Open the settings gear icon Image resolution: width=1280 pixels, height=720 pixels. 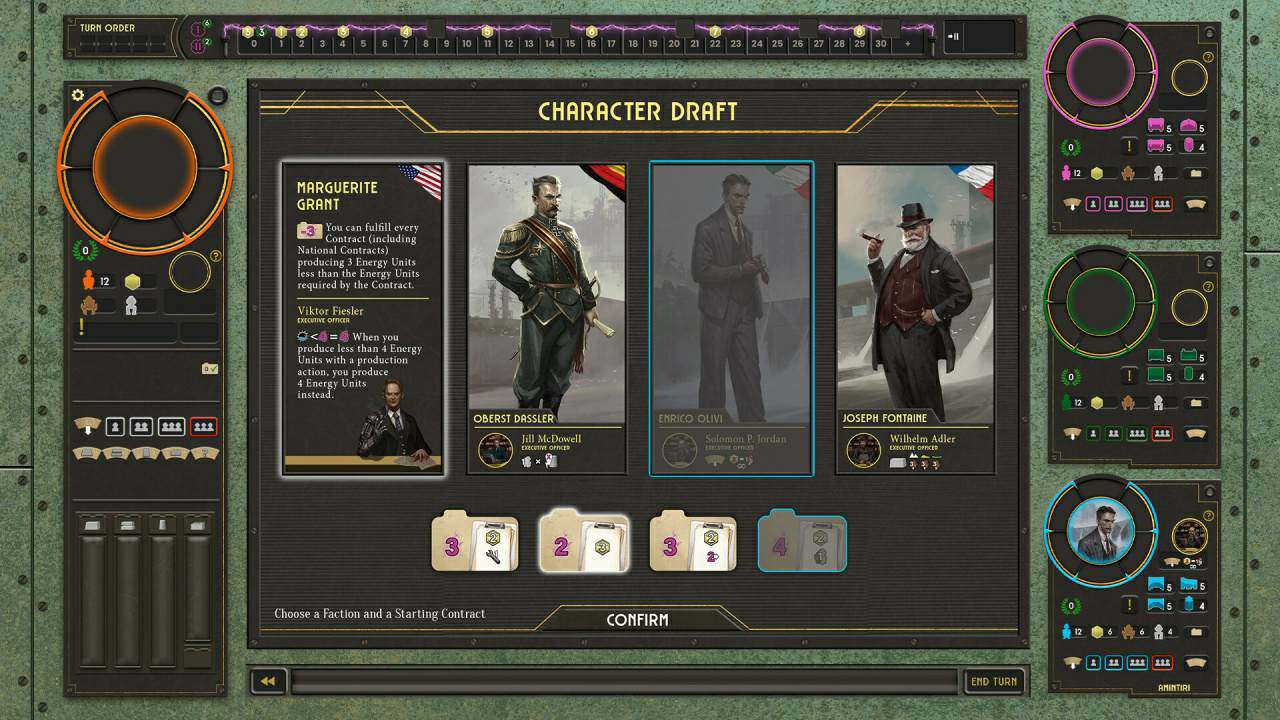point(78,95)
